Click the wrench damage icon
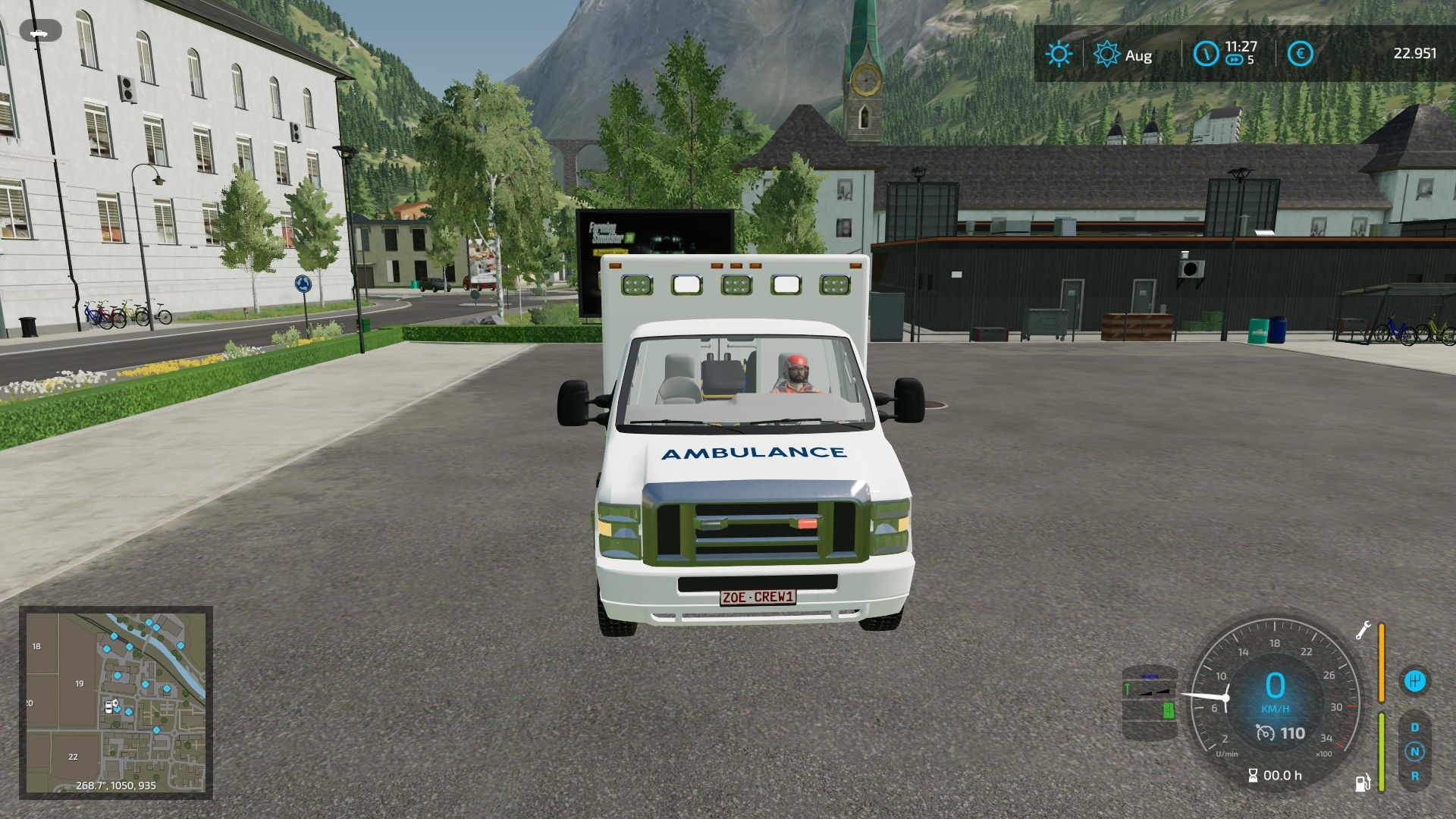The height and width of the screenshot is (819, 1456). [1363, 630]
